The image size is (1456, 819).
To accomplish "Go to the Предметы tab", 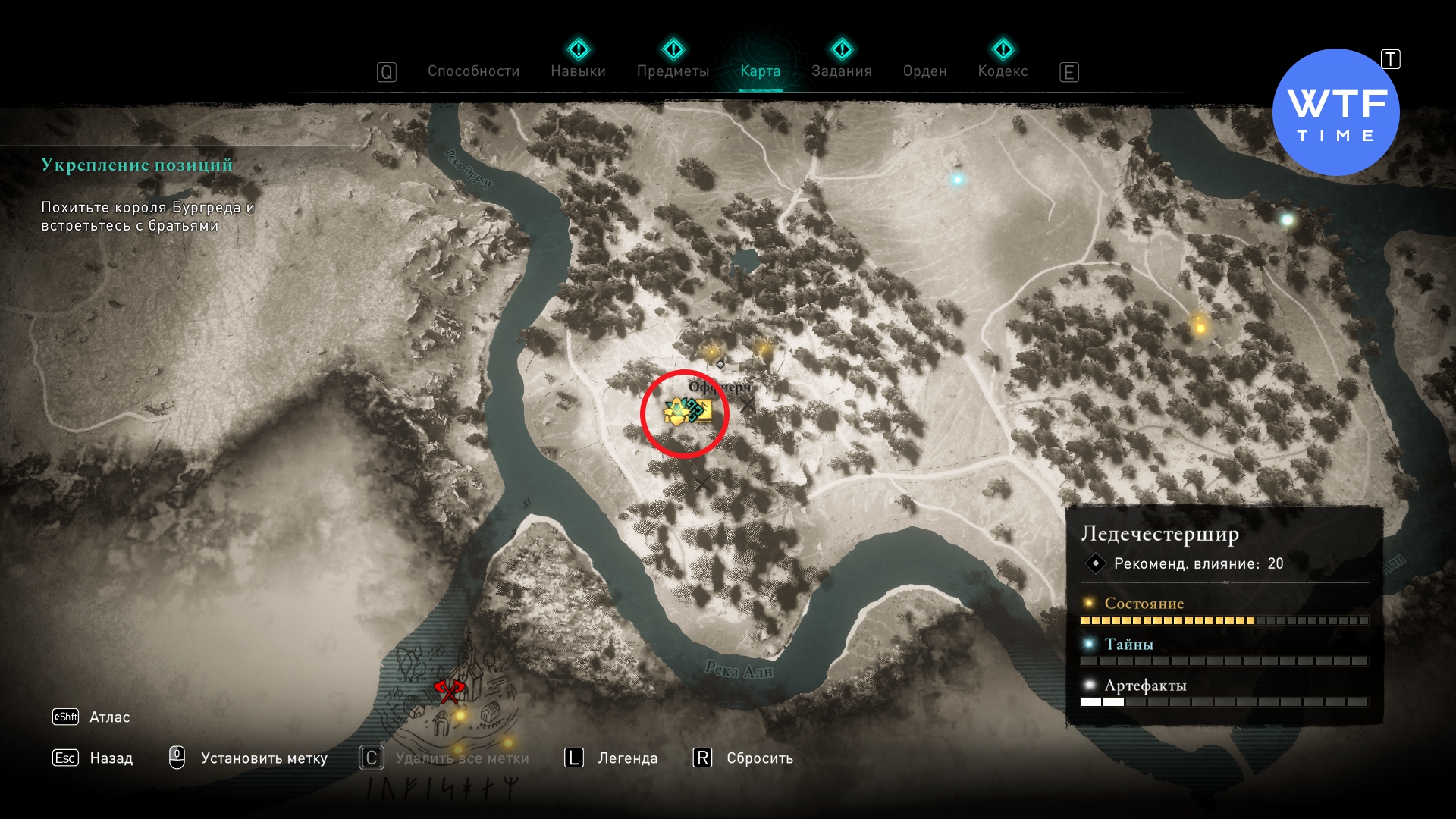I will tap(673, 71).
